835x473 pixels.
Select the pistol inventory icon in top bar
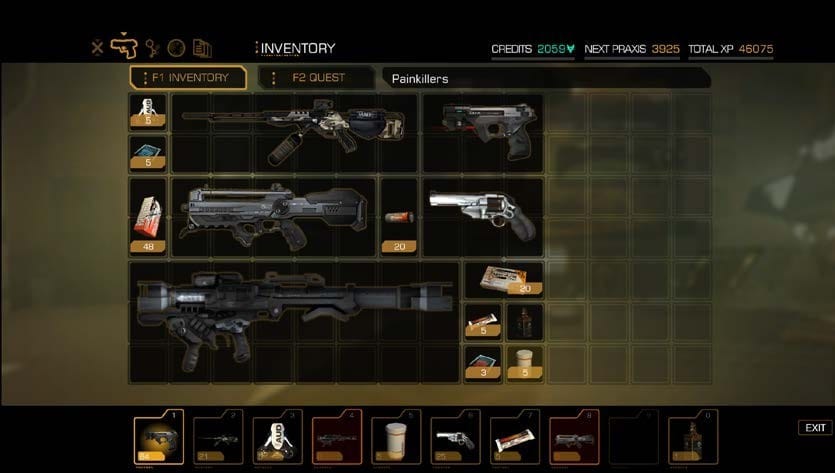pos(126,47)
